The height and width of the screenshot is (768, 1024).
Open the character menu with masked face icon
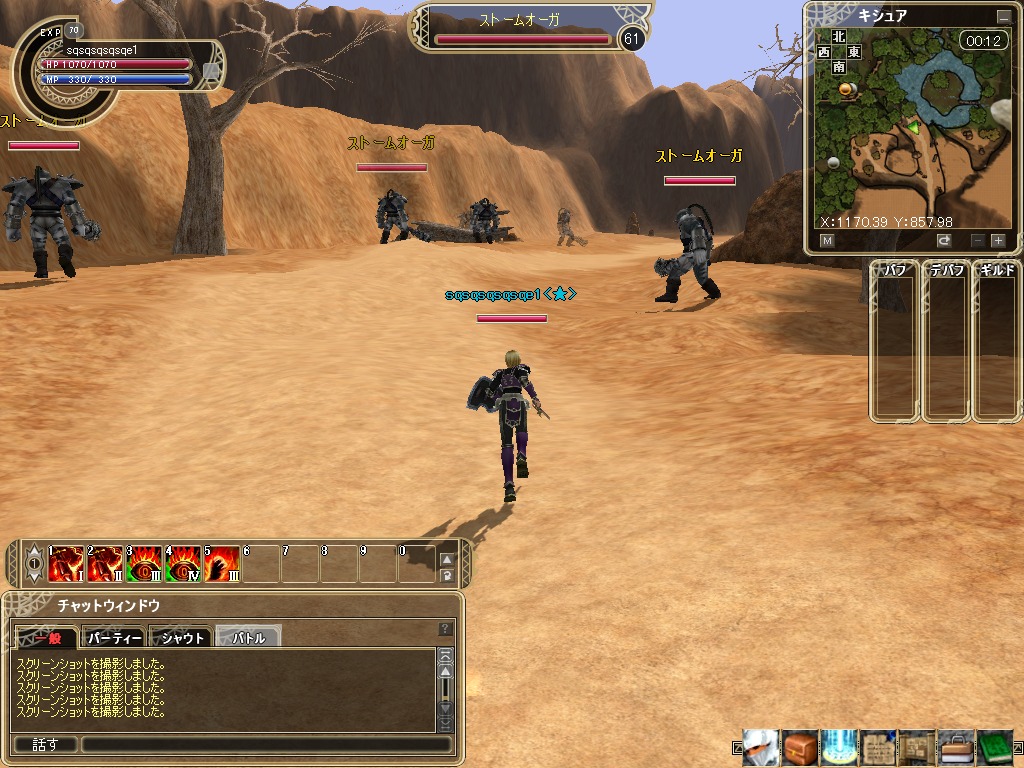point(761,747)
